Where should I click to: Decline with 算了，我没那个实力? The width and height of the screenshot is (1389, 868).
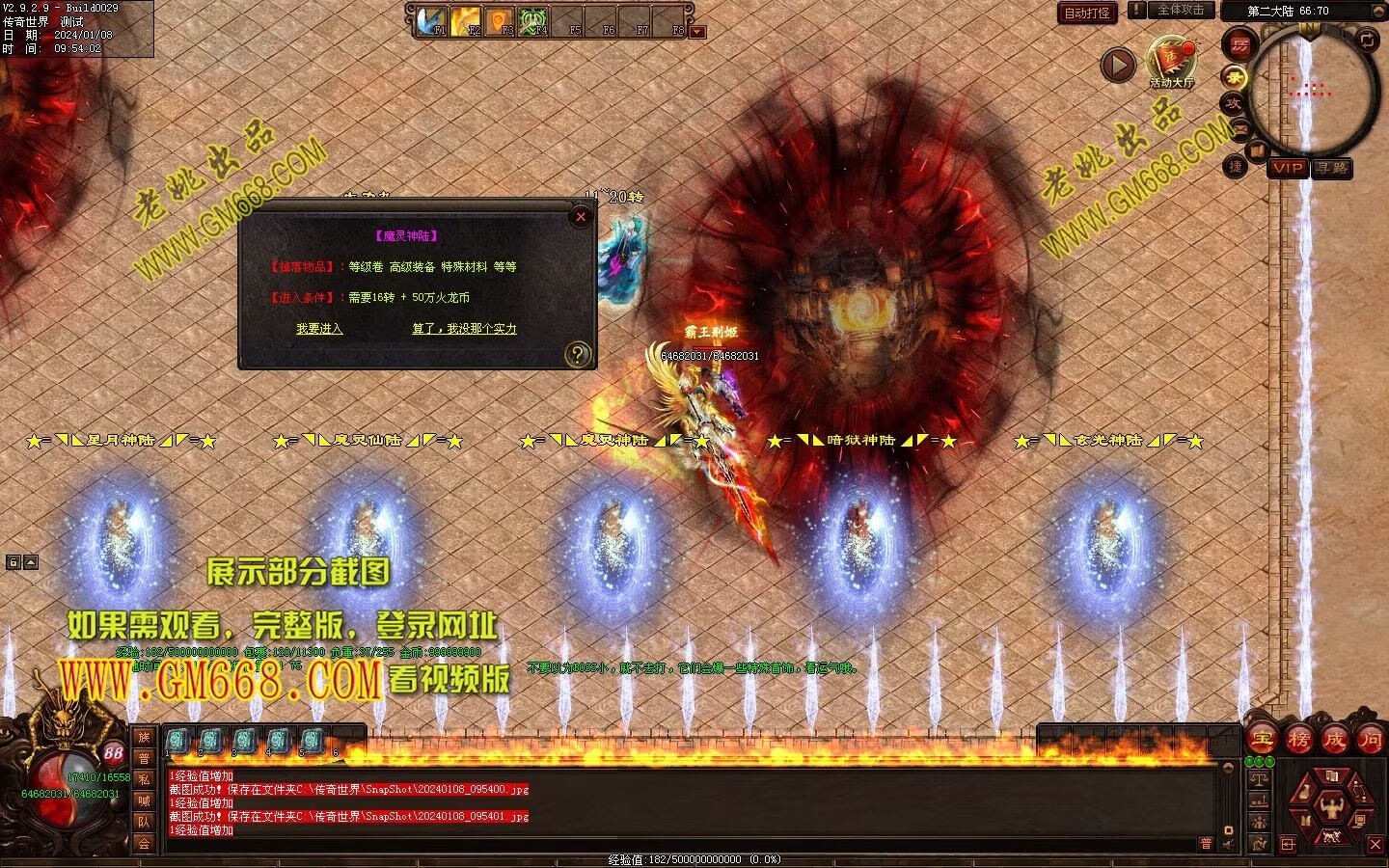(464, 329)
